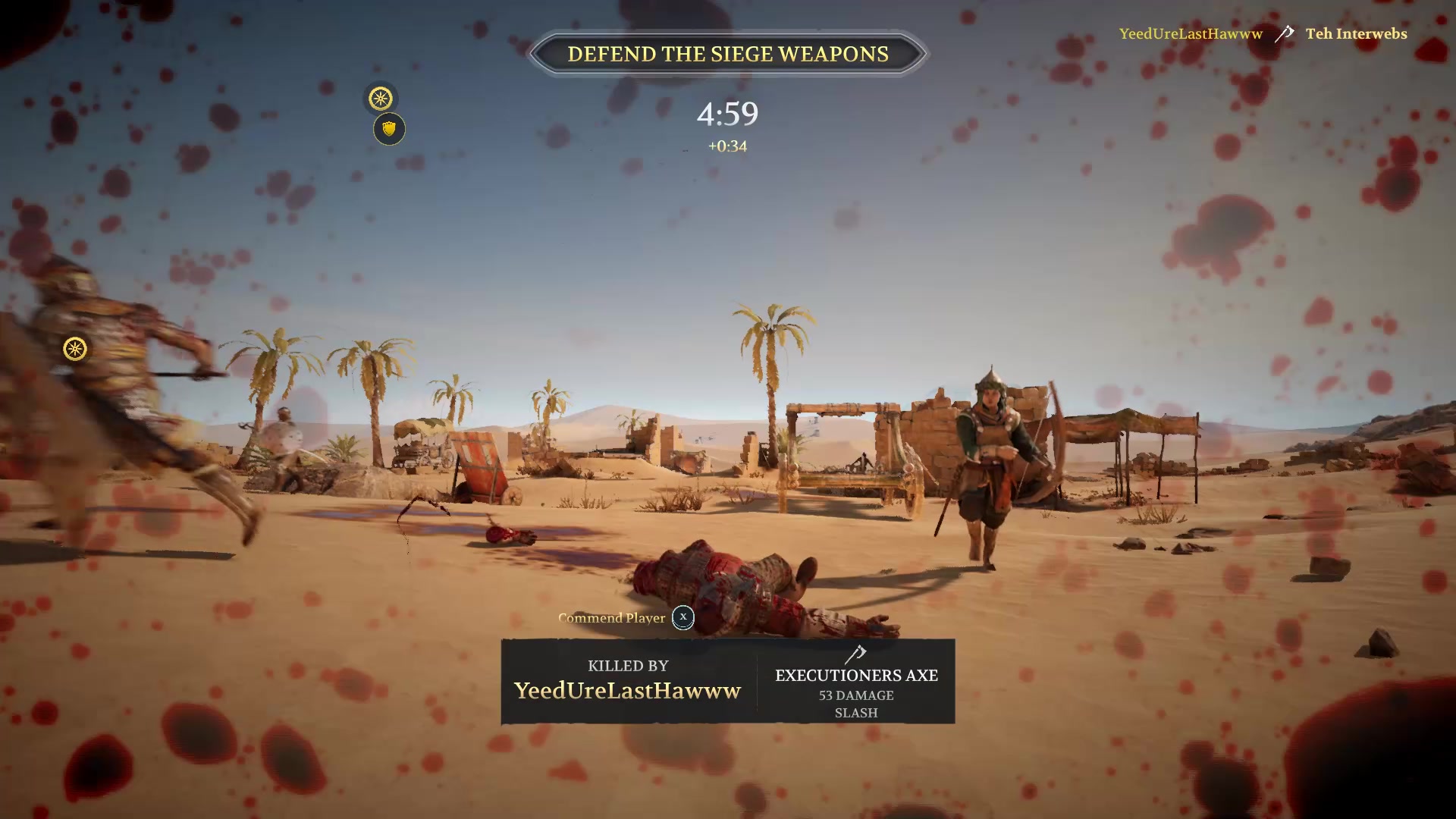The width and height of the screenshot is (1456, 819).
Task: Click the +0:34 bonus time indicator
Action: tap(726, 146)
